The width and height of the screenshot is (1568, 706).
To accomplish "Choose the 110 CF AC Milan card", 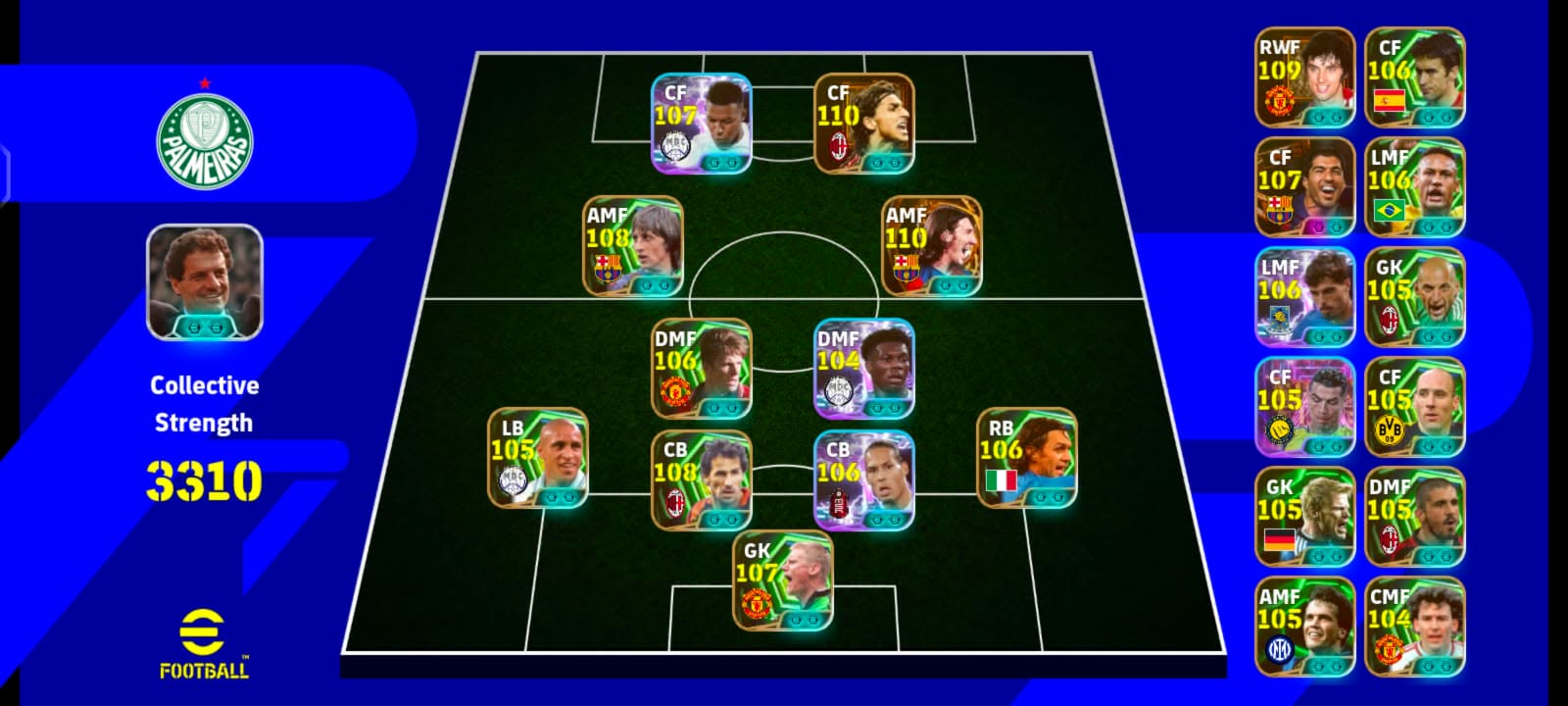I will [864, 124].
